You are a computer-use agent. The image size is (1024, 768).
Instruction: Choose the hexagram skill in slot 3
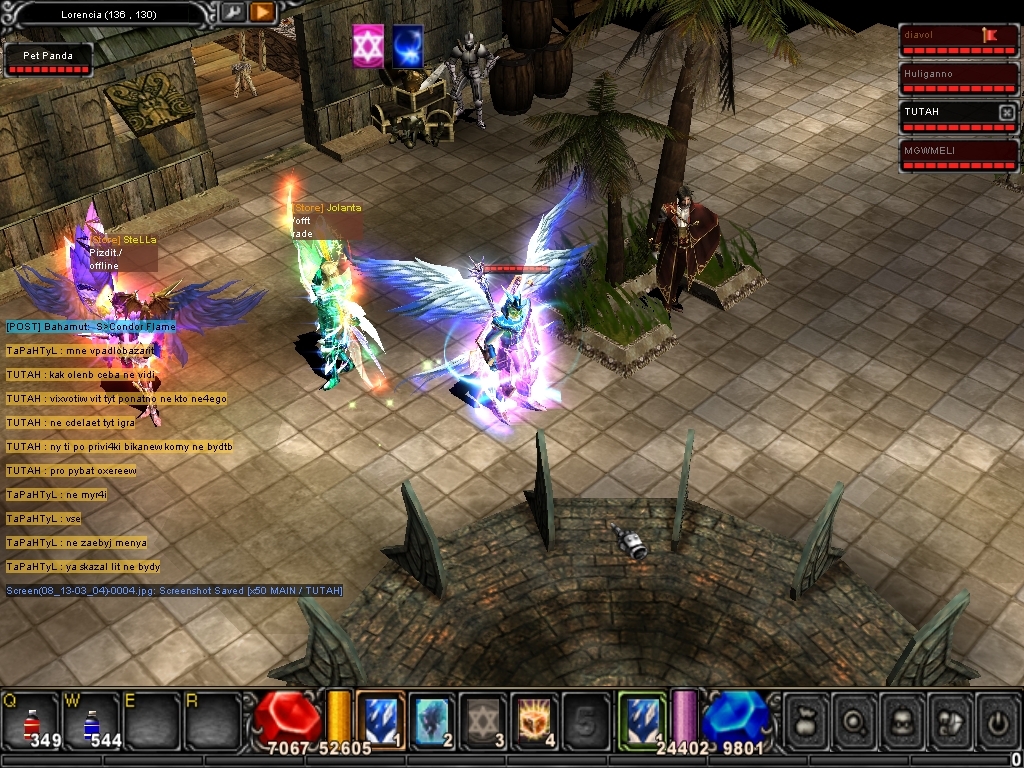[x=484, y=720]
